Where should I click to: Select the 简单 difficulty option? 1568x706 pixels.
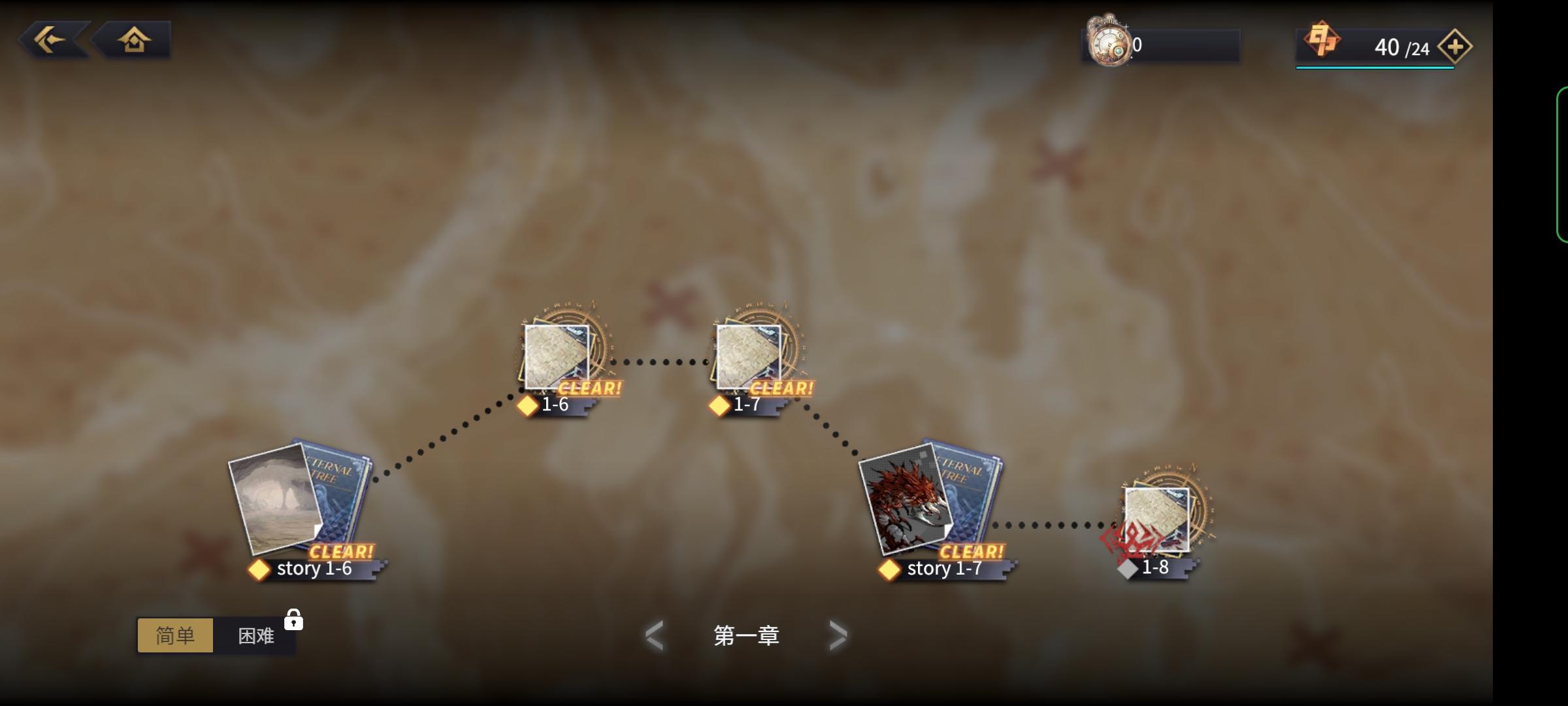pyautogui.click(x=175, y=635)
